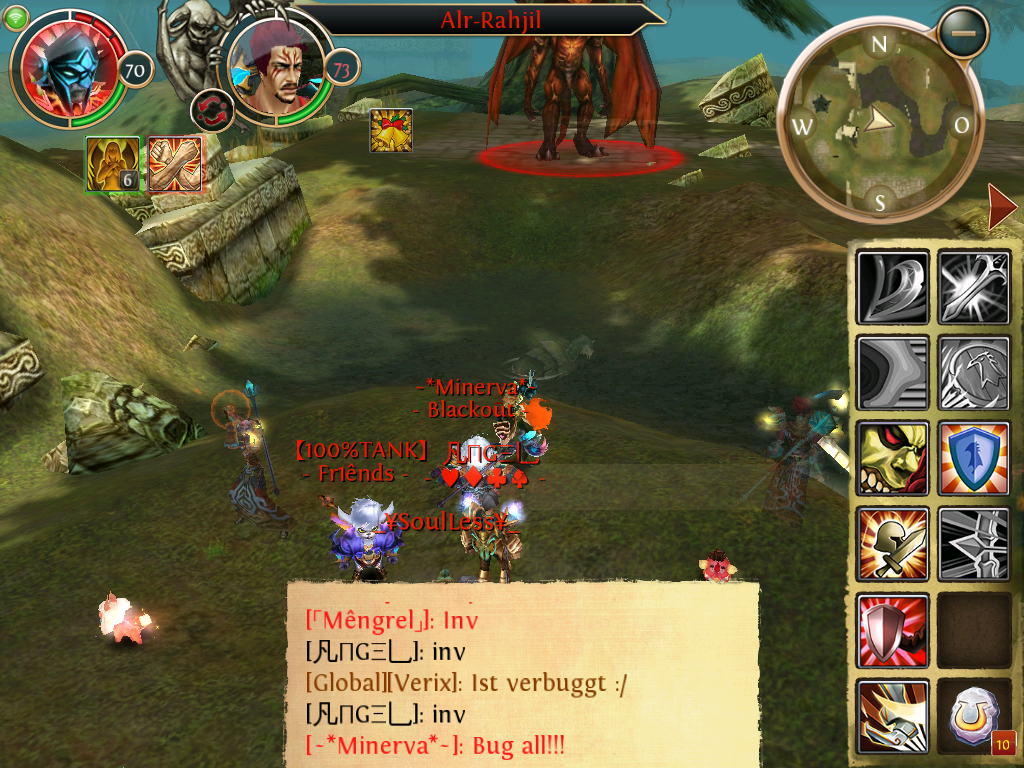Activate the green orc face skill
1024x768 pixels.
pyautogui.click(x=893, y=459)
